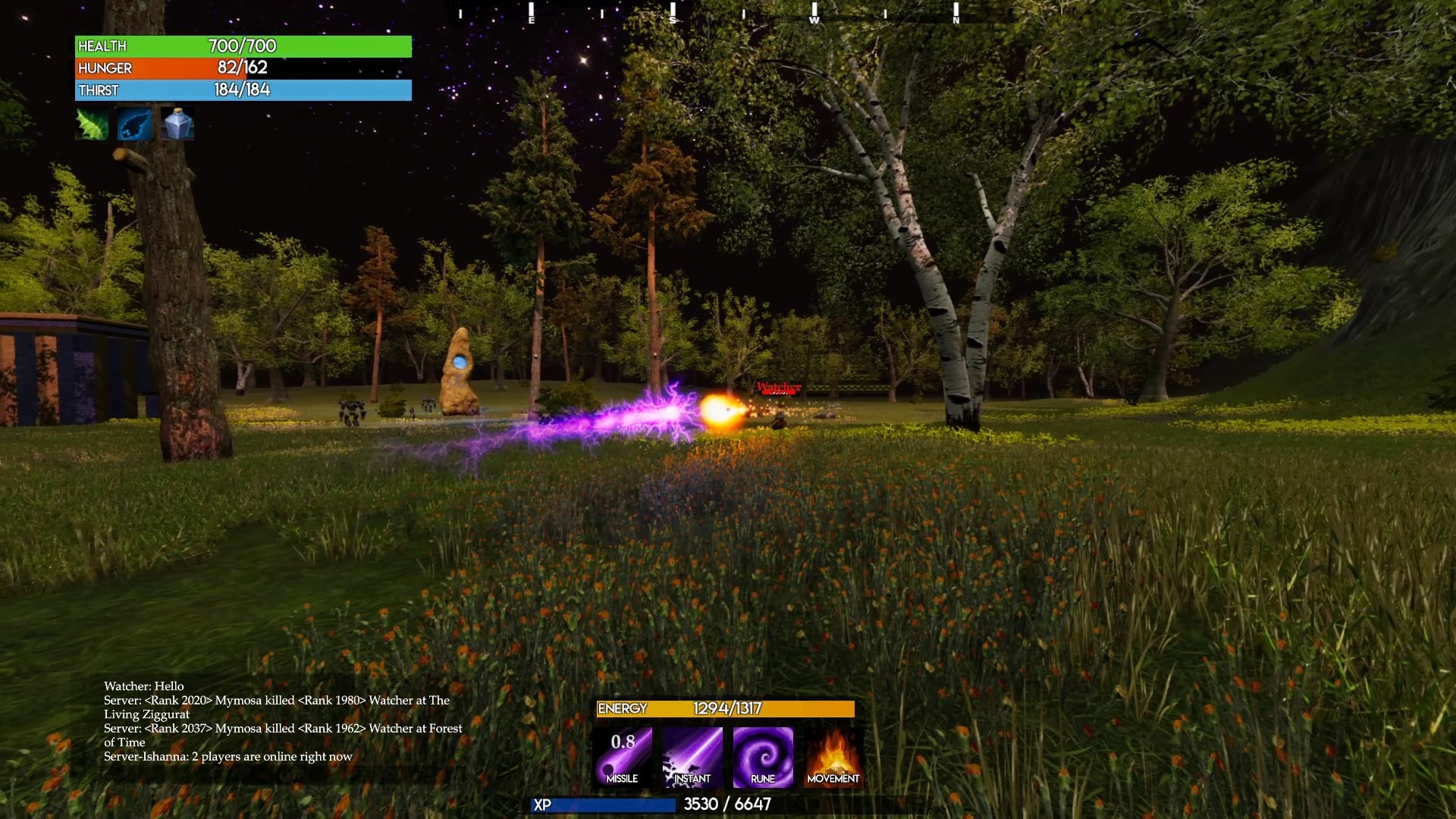Cast the Instant spell ability

pos(692,757)
